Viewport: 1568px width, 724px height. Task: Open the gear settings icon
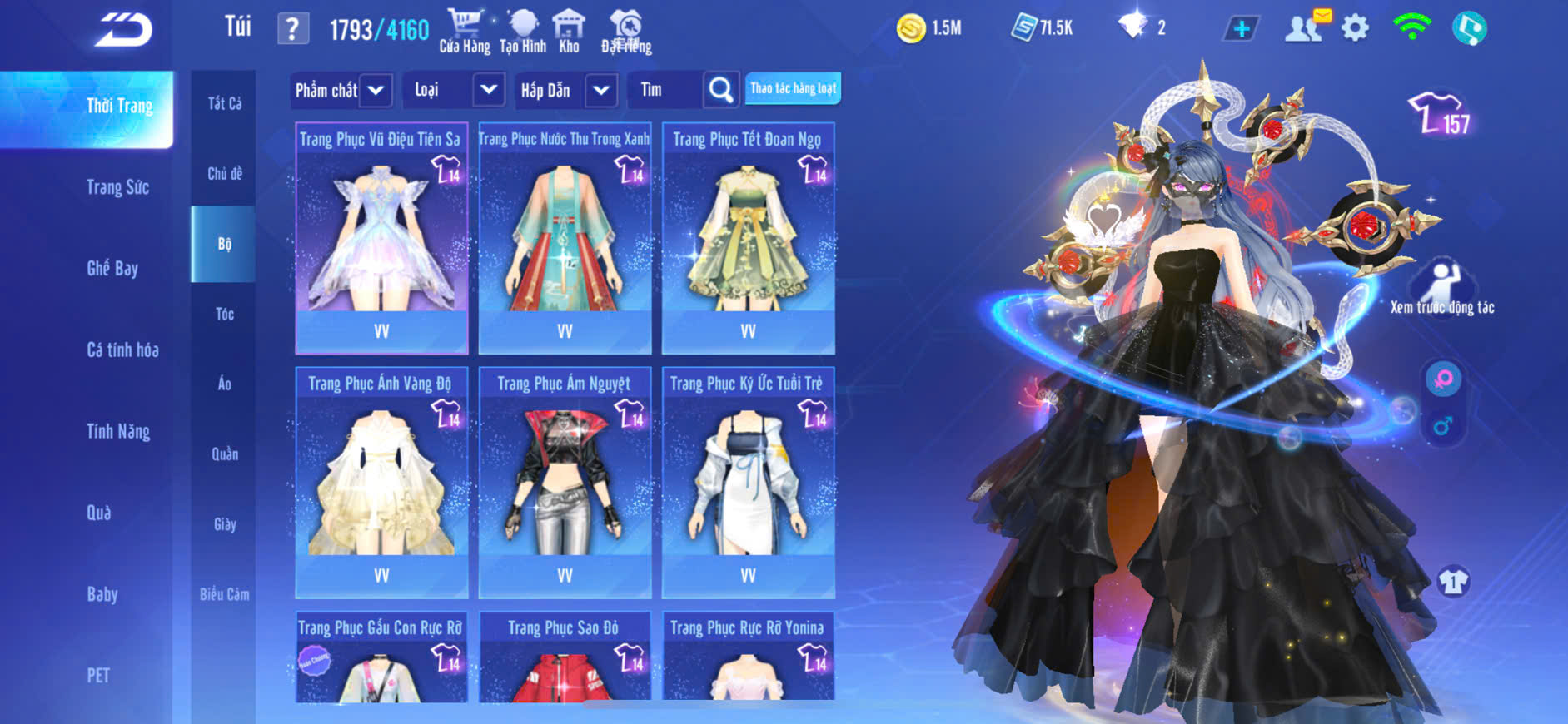point(1355,29)
